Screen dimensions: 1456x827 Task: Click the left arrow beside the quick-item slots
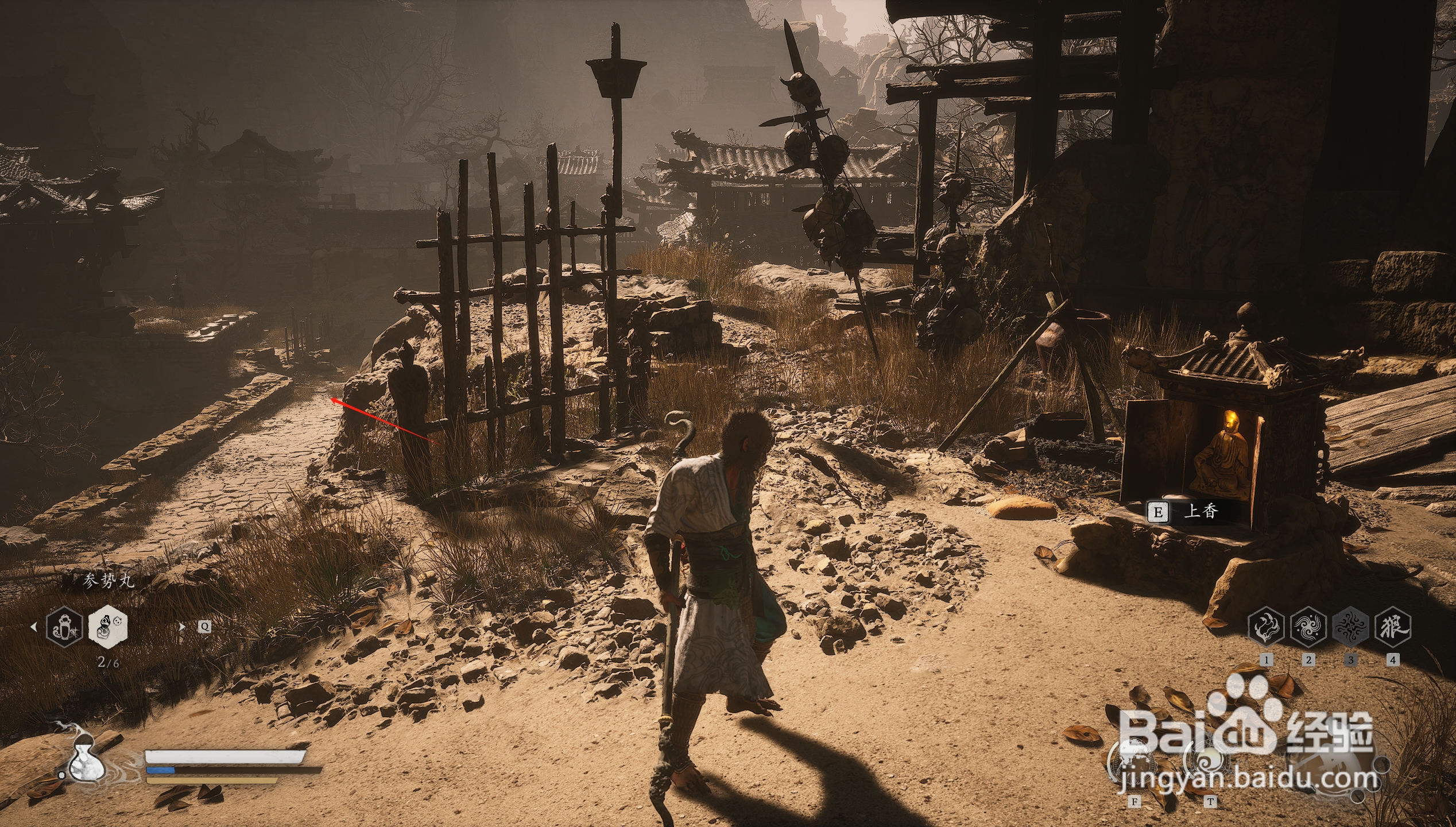click(x=33, y=627)
